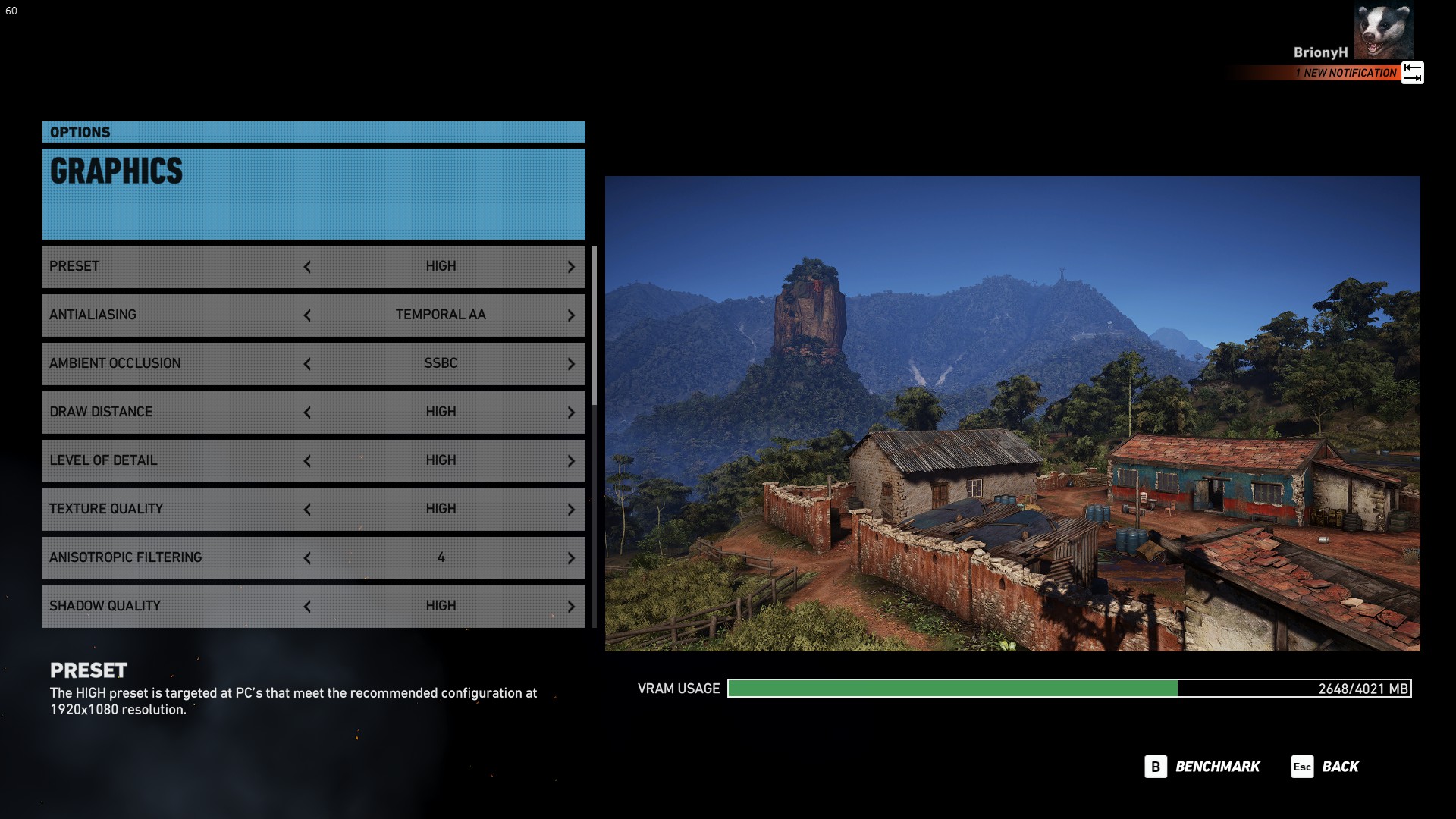Click right arrow on Preset option

[571, 267]
